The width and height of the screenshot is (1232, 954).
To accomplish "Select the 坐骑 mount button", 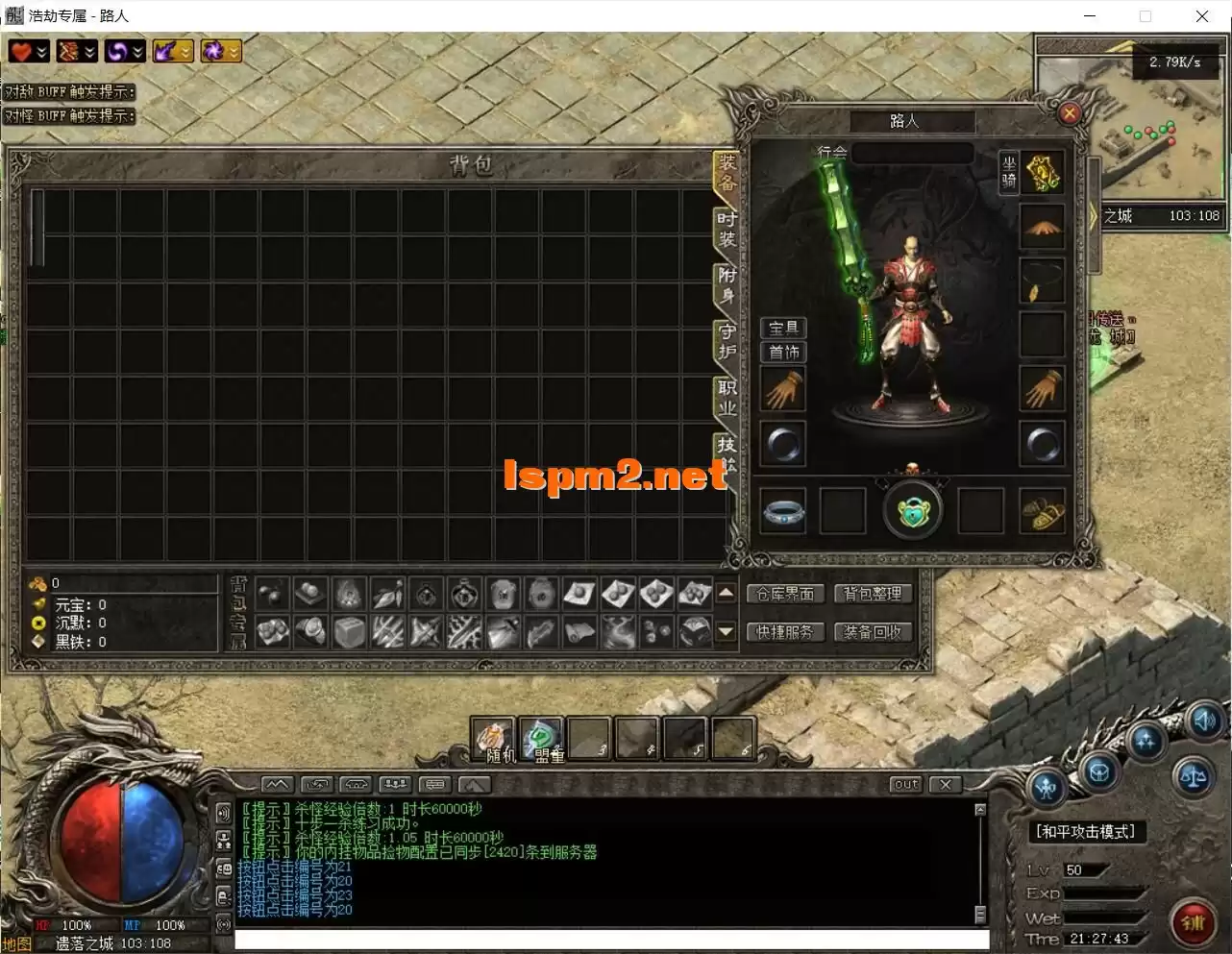I will coord(1008,172).
